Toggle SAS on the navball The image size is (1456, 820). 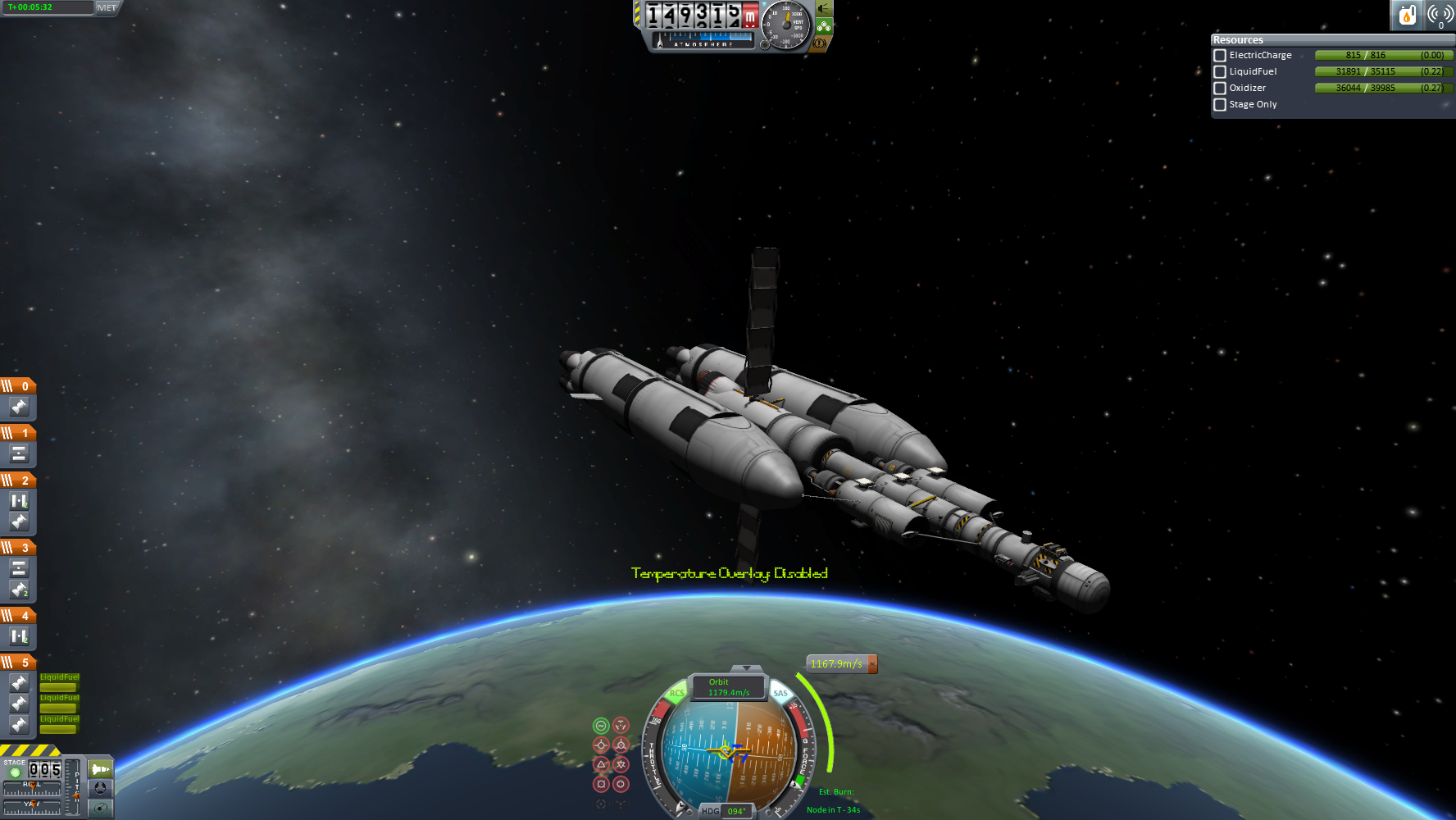click(x=780, y=694)
